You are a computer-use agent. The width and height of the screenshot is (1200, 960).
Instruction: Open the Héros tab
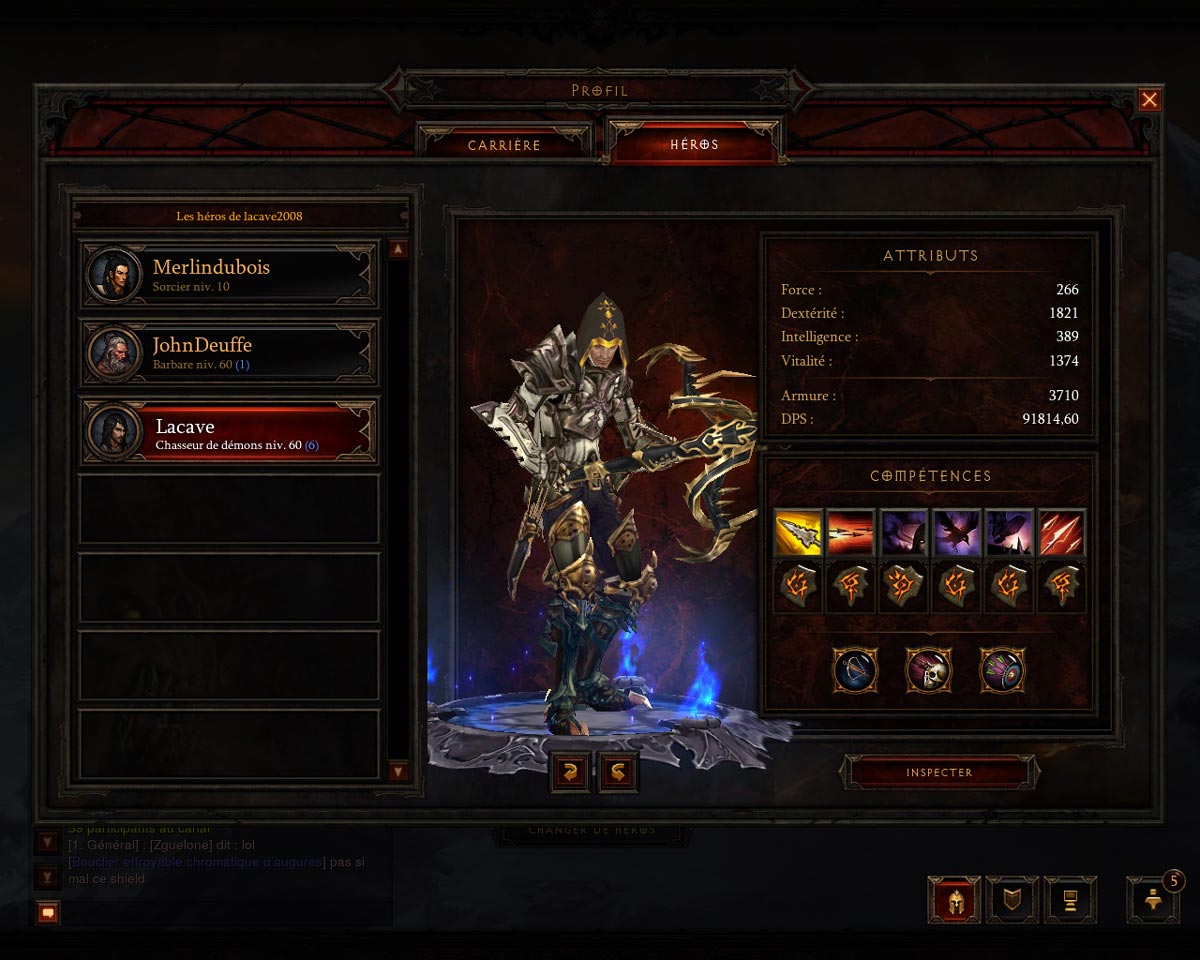(694, 145)
